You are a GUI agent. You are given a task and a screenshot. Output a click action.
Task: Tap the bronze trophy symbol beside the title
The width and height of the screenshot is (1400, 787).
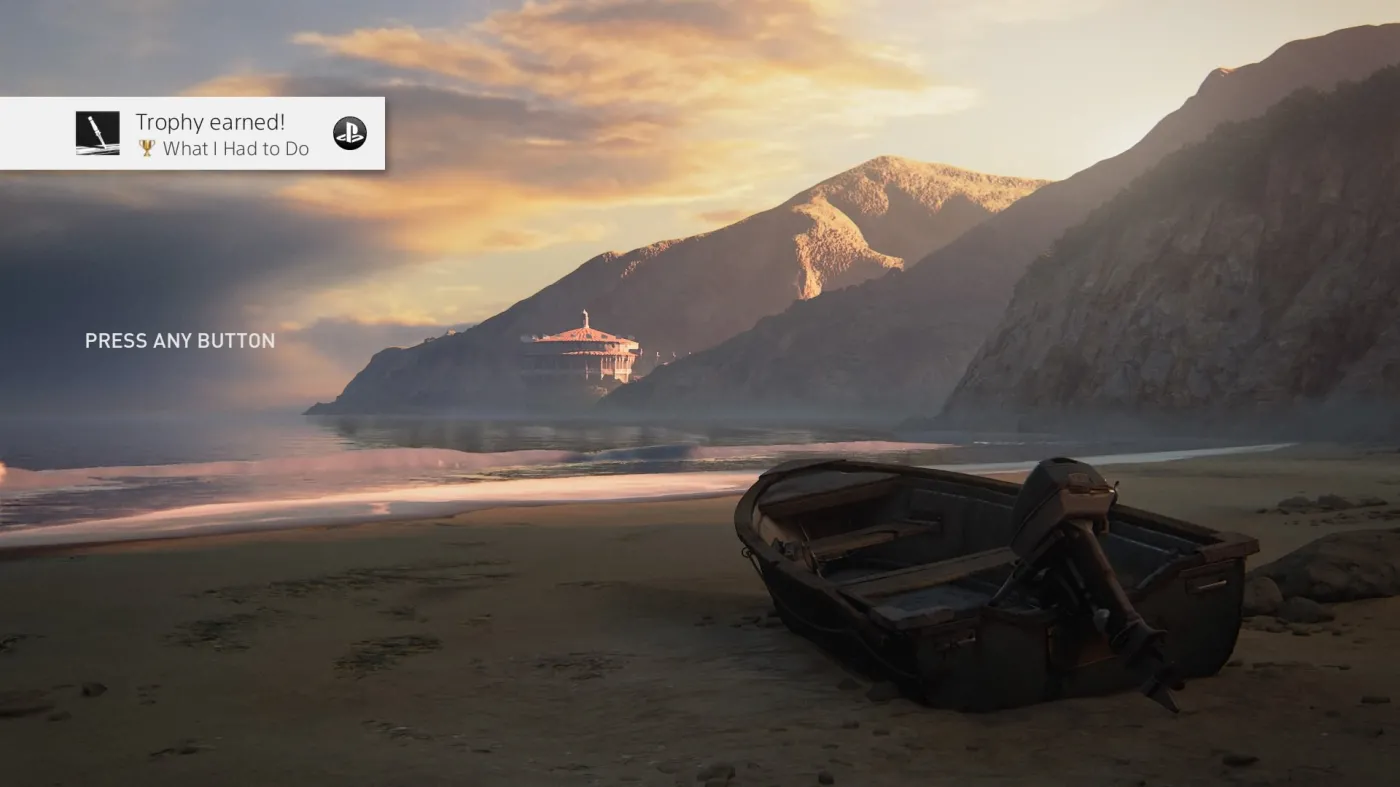[146, 148]
